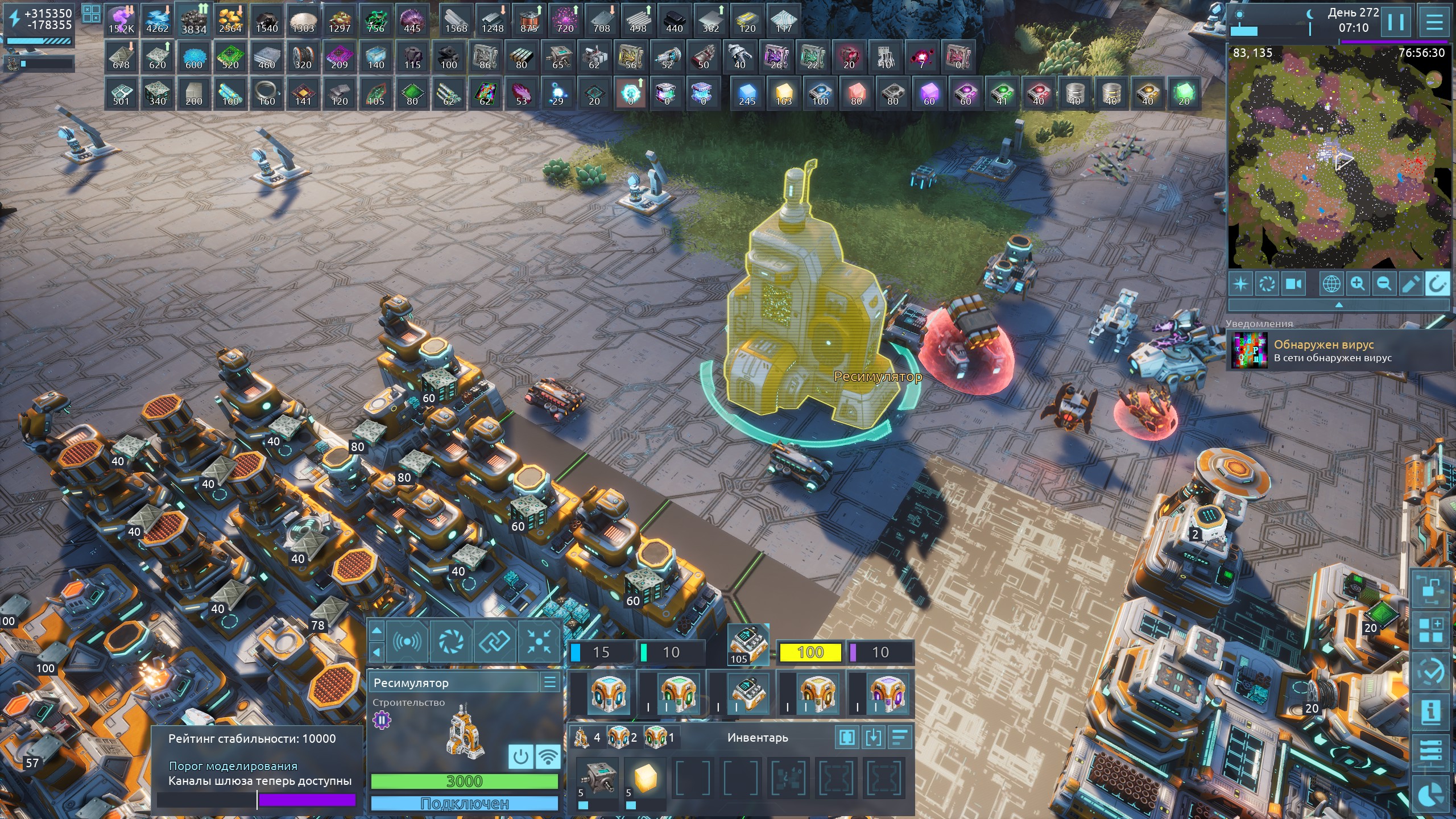Click on the world minimap
The height and width of the screenshot is (819, 1456).
pos(1338,156)
